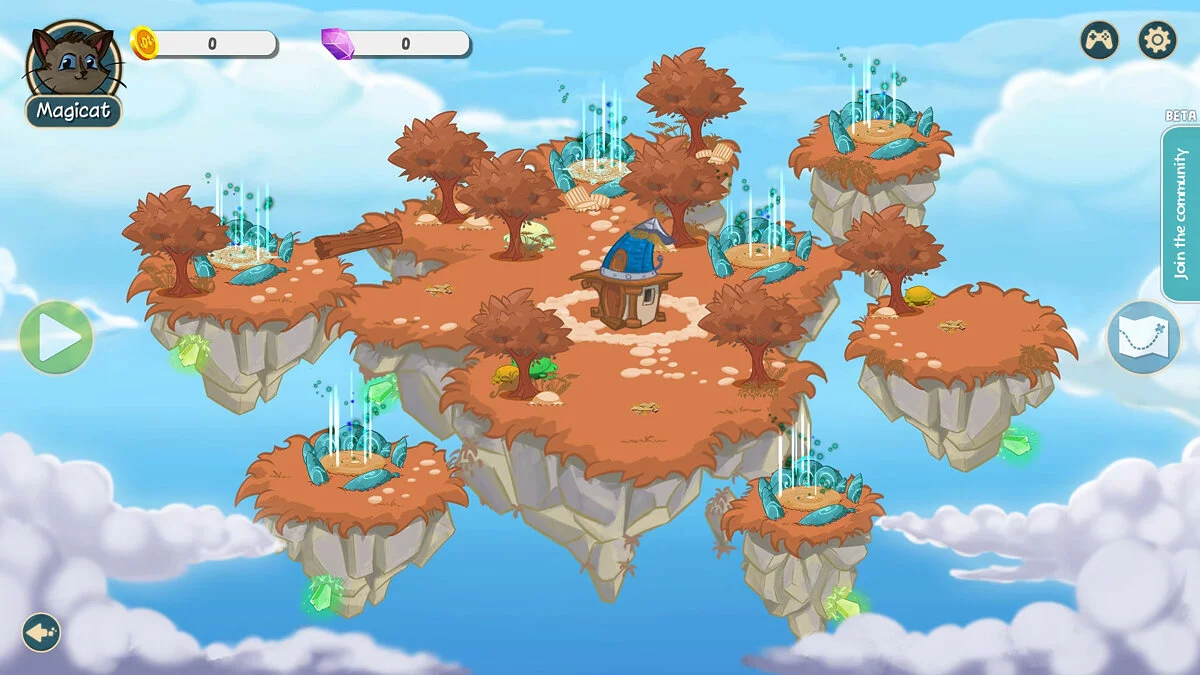Open the gamepad controller menu
Screen dimensions: 1200x675
(1099, 41)
